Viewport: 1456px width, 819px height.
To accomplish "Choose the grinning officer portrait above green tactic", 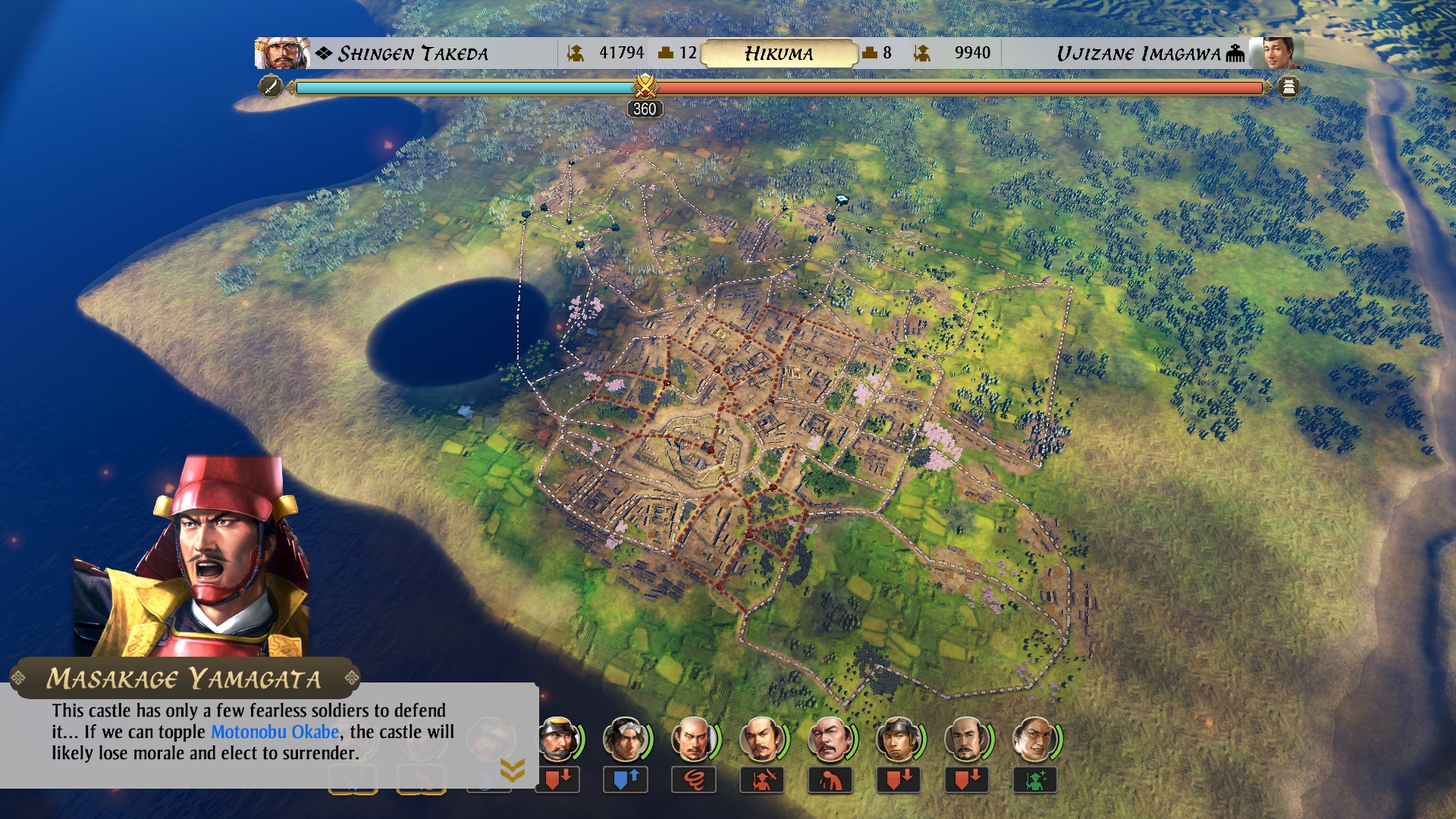I will click(1034, 739).
